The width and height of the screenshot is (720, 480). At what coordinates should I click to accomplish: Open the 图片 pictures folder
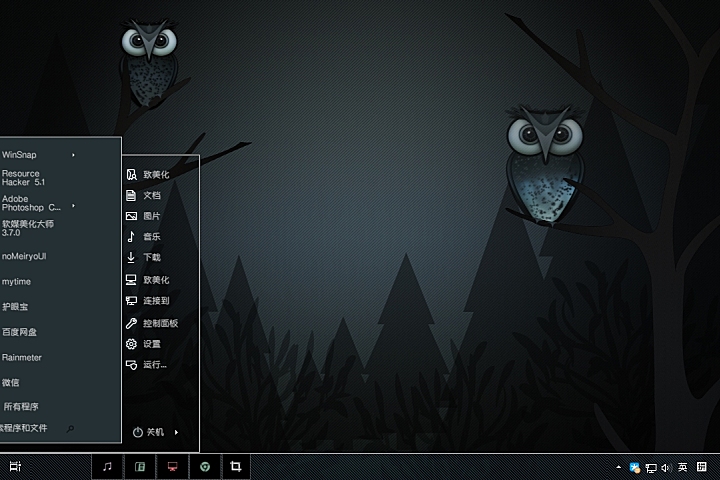point(151,216)
